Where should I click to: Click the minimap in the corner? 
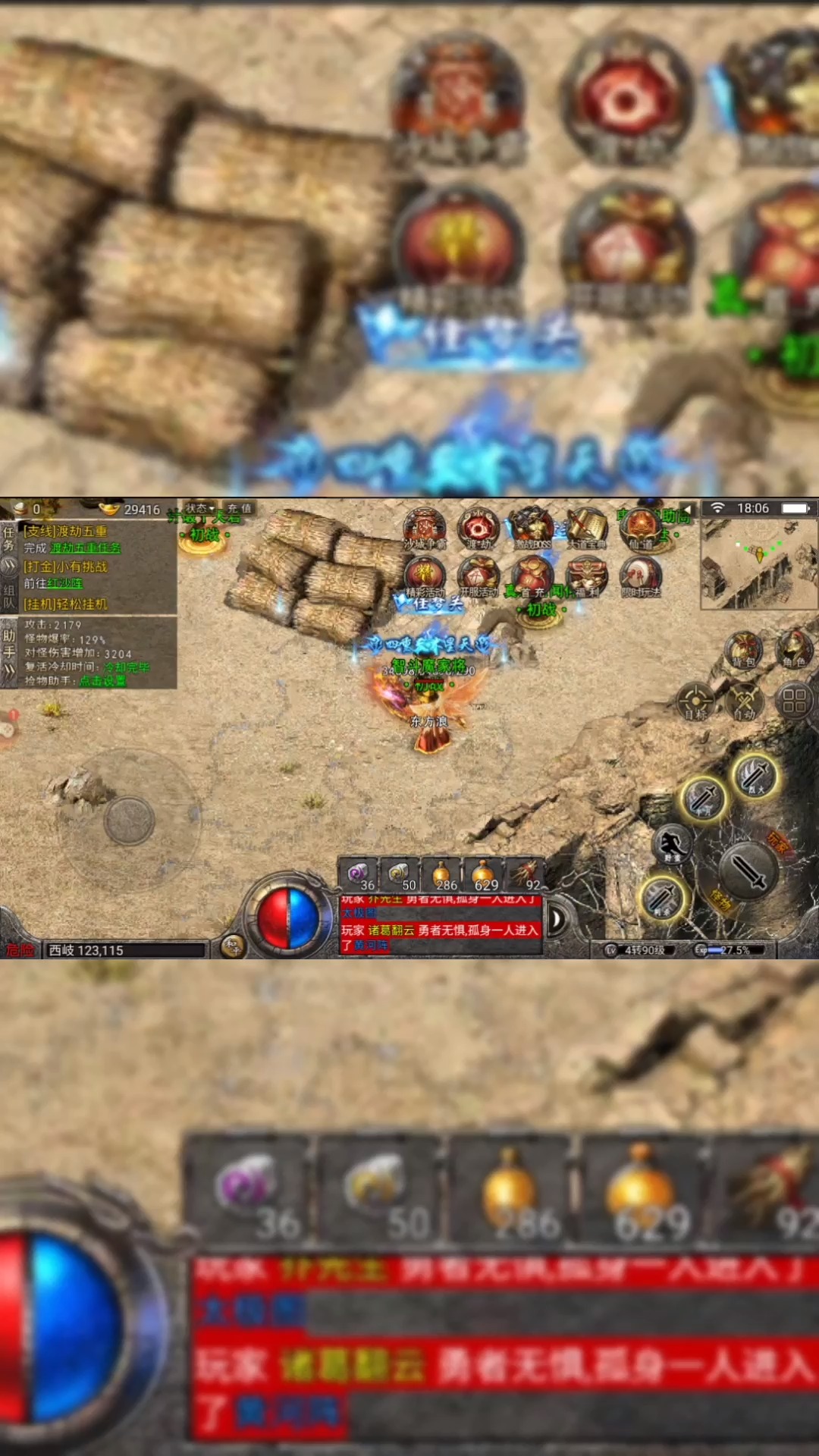click(x=758, y=565)
